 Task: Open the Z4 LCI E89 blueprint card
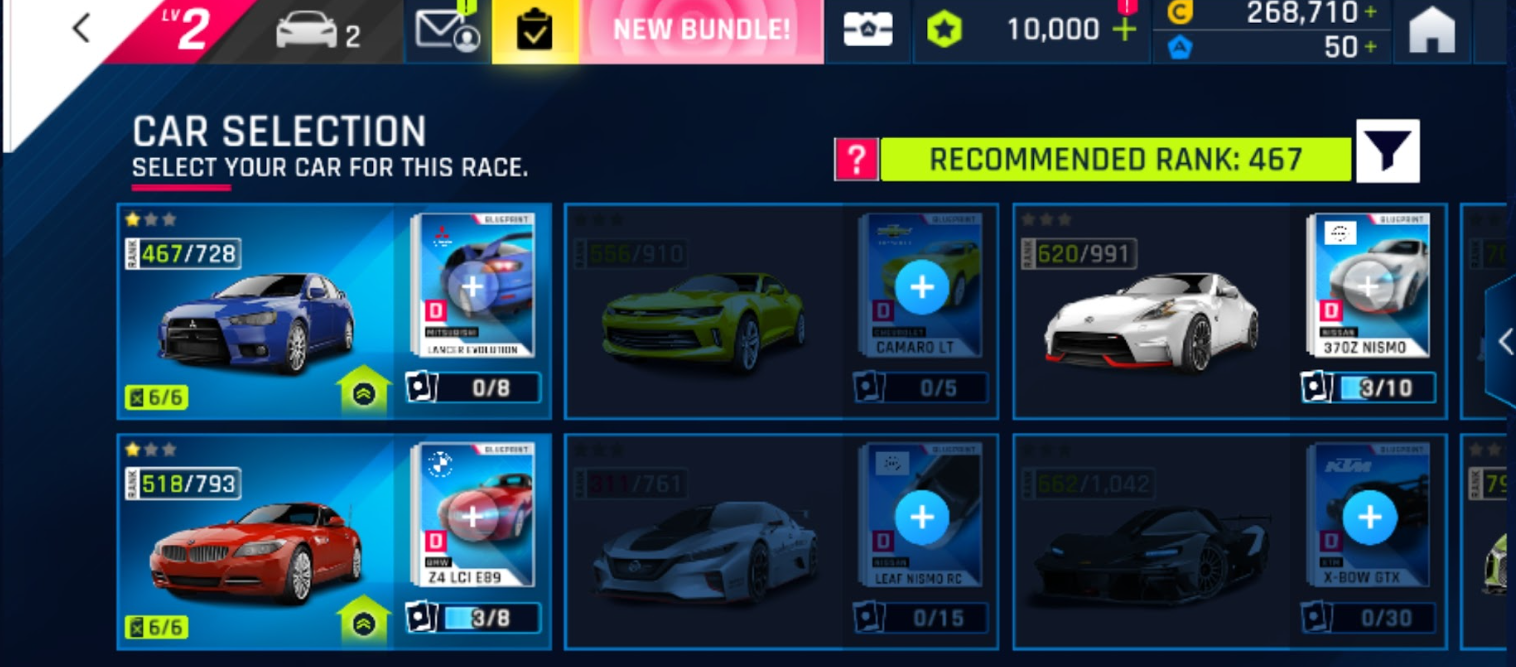click(473, 516)
